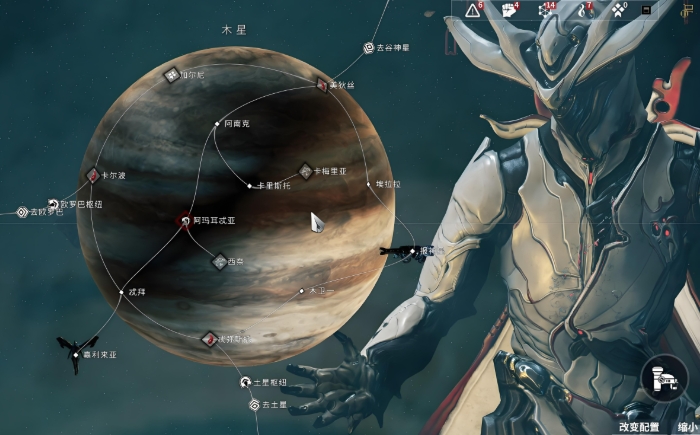Screen dimensions: 700x435
Task: Choose the 卡尔波 mission node
Action: 93,175
